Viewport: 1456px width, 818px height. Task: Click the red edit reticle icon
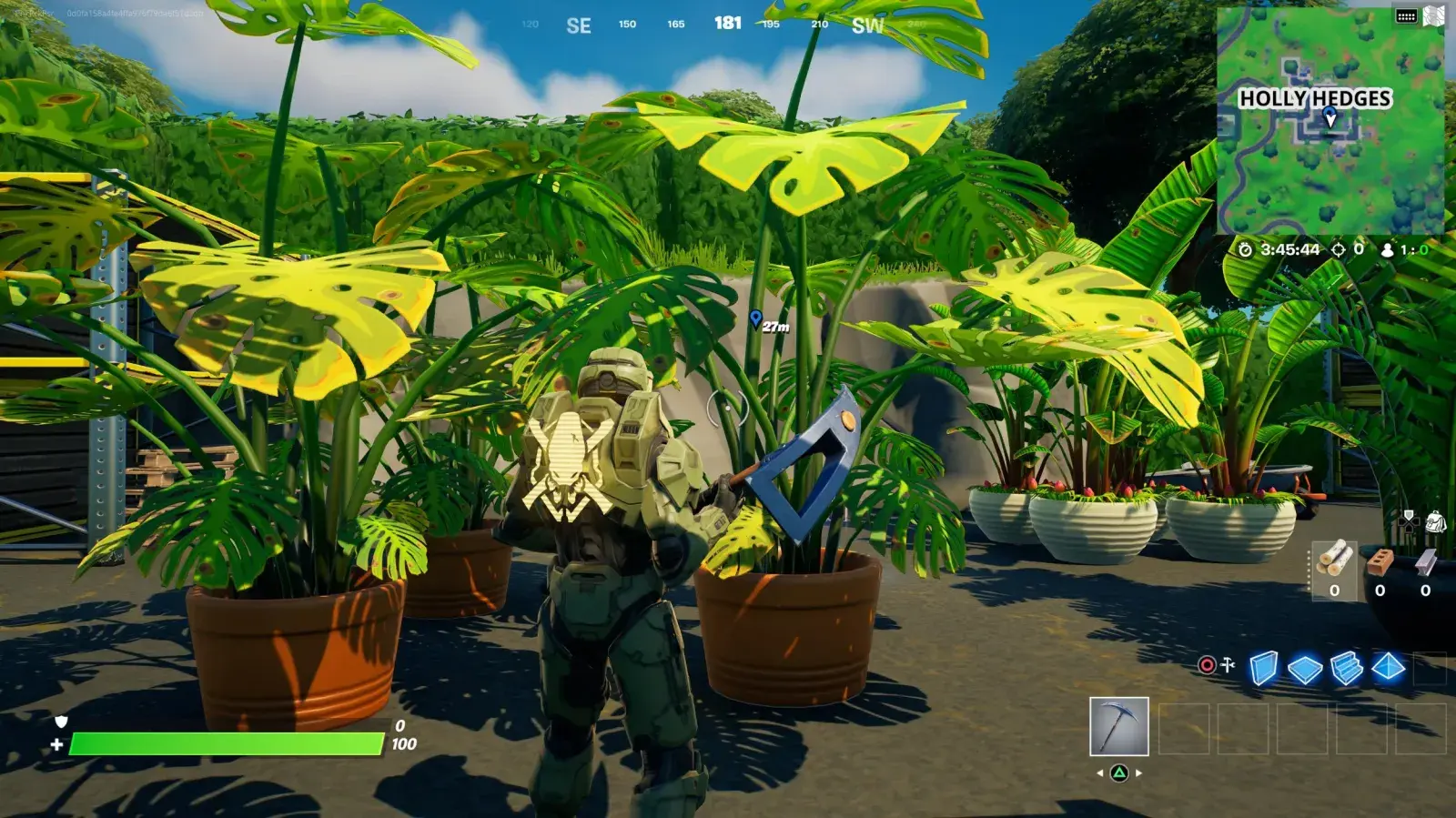click(x=1205, y=664)
